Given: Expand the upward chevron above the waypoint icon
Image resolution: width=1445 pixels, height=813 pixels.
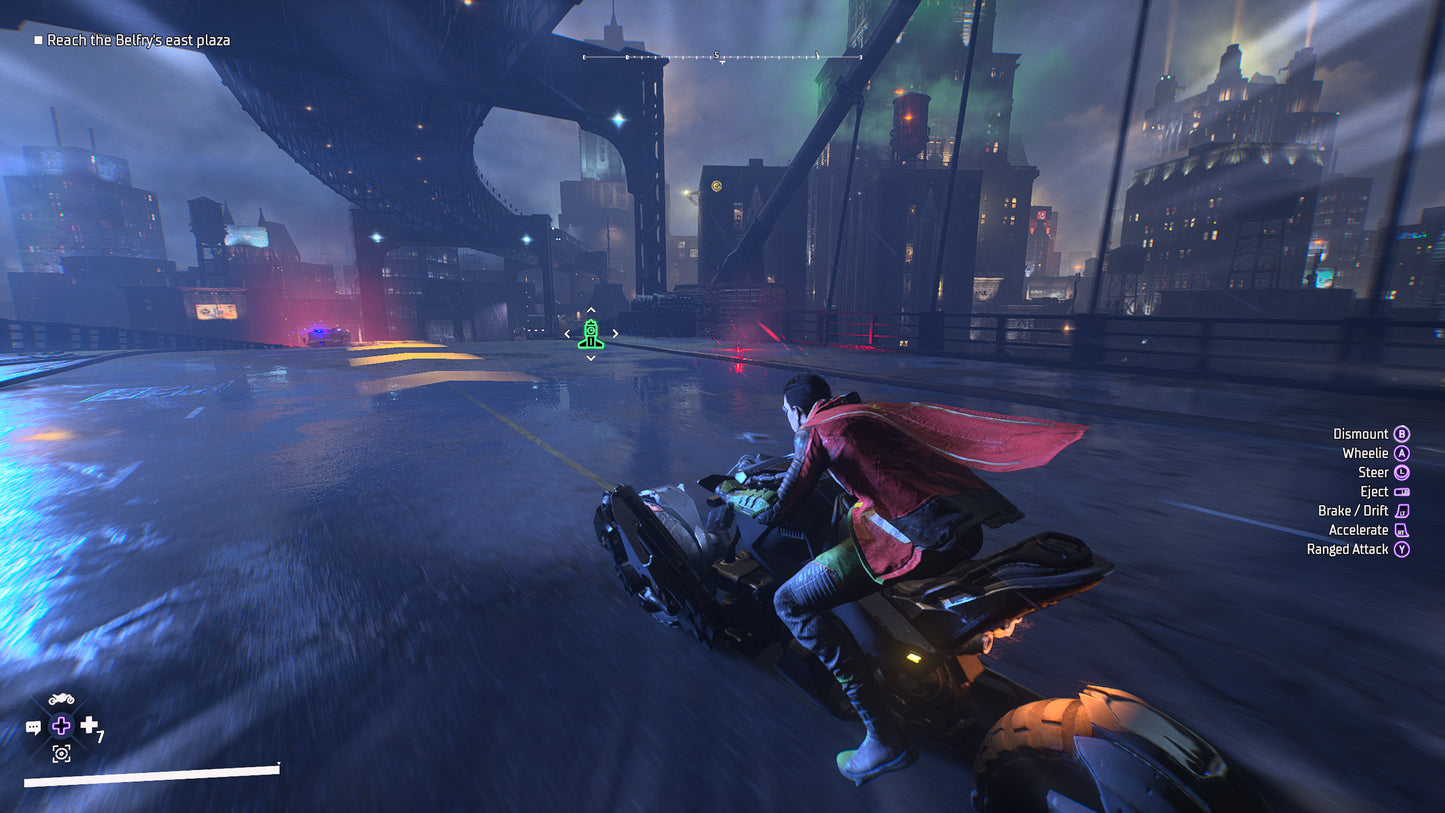Looking at the screenshot, I should [592, 310].
